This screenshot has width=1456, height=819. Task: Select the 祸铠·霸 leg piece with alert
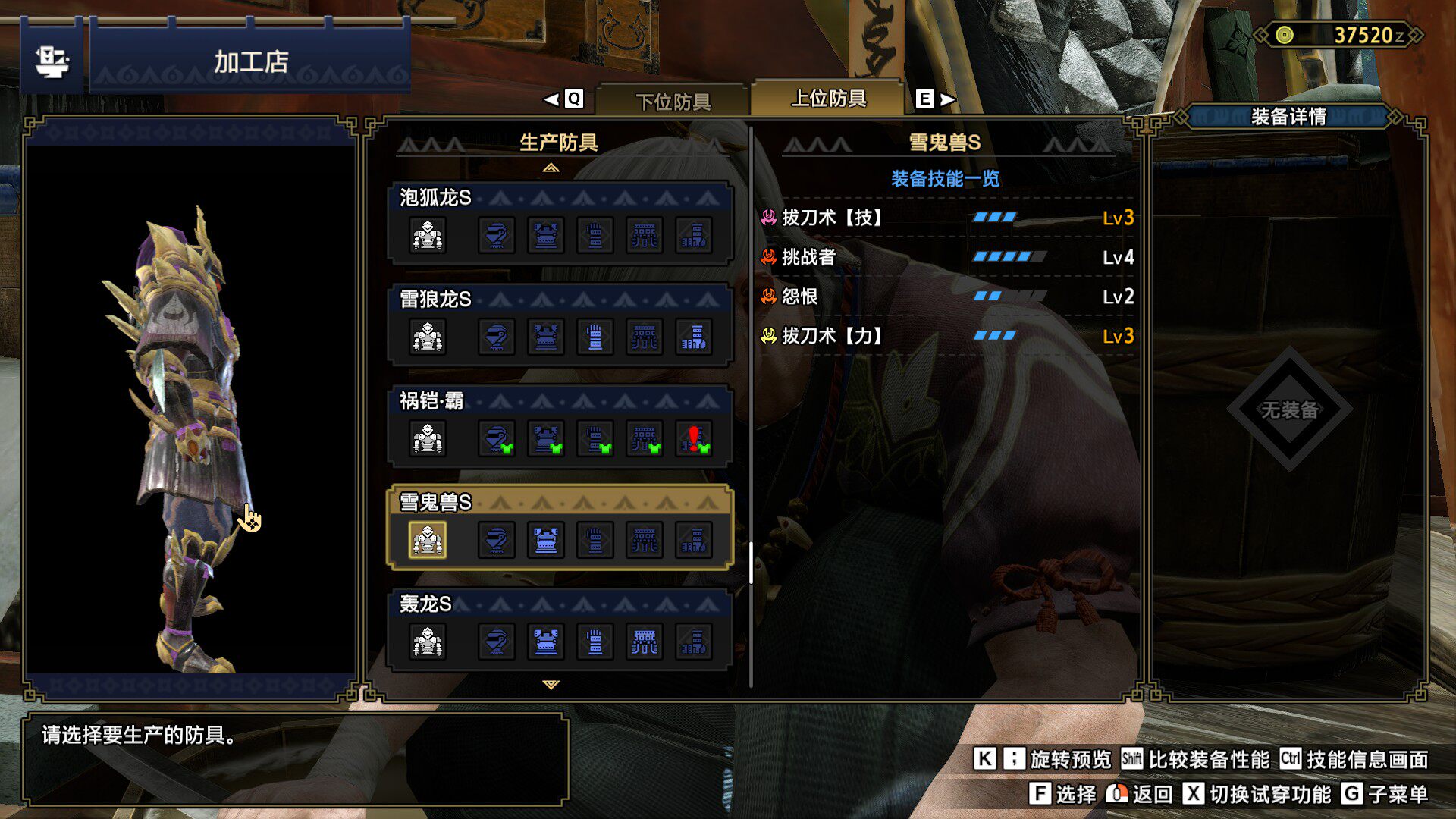[x=694, y=438]
